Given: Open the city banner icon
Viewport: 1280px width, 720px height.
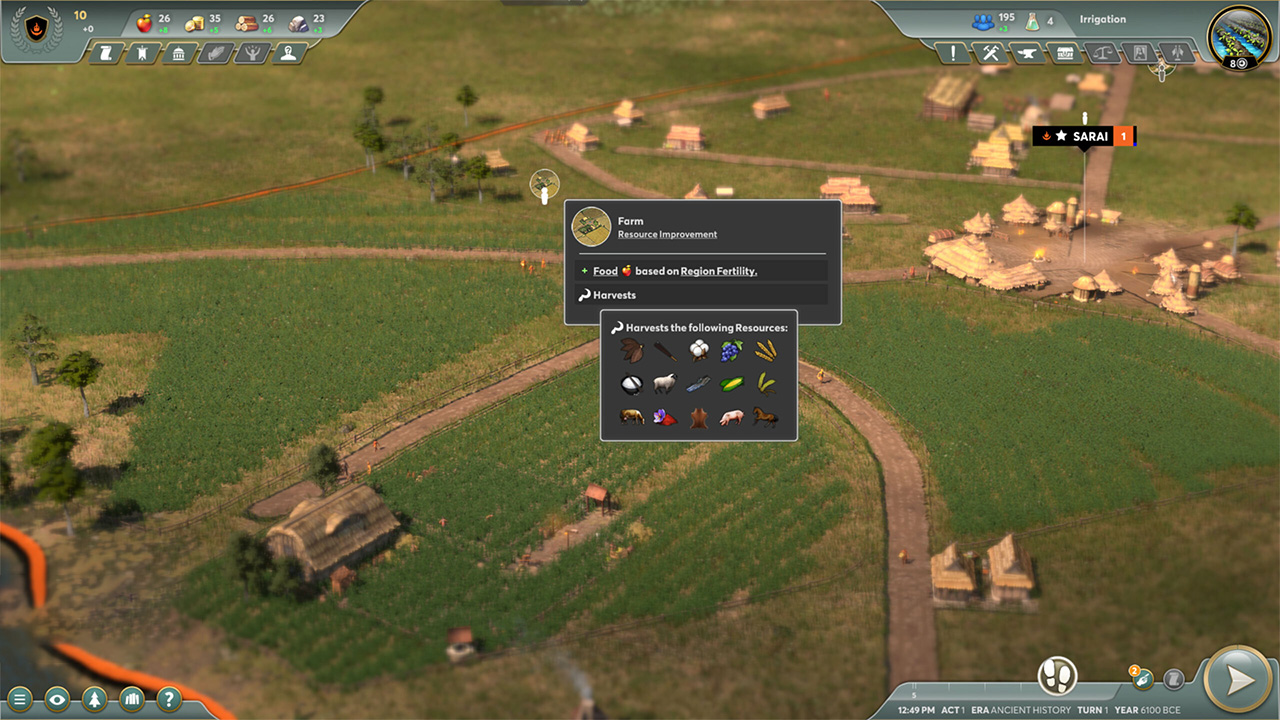Looking at the screenshot, I should 142,53.
